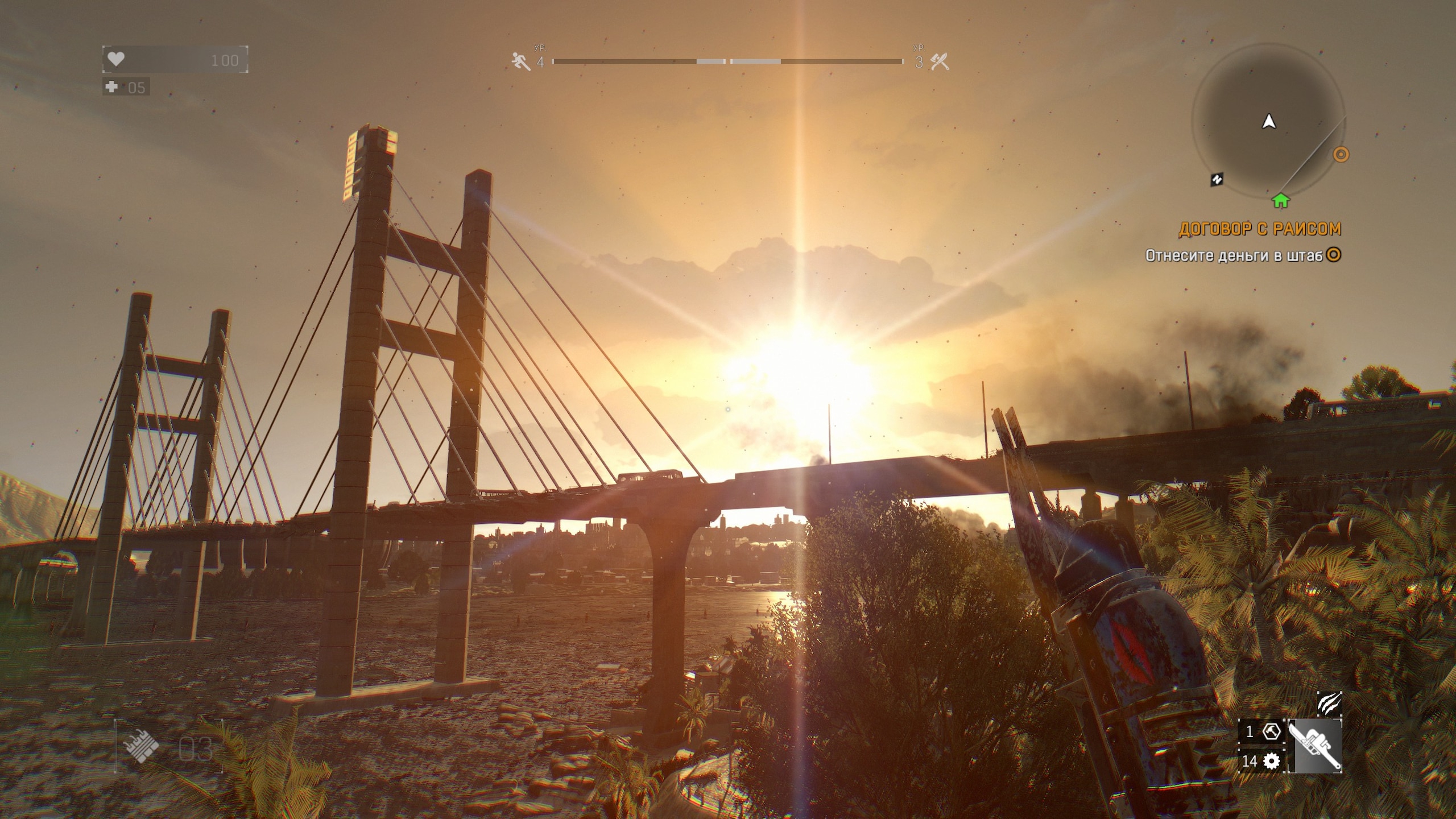
Task: Click the gear parts icon
Action: tap(1271, 760)
